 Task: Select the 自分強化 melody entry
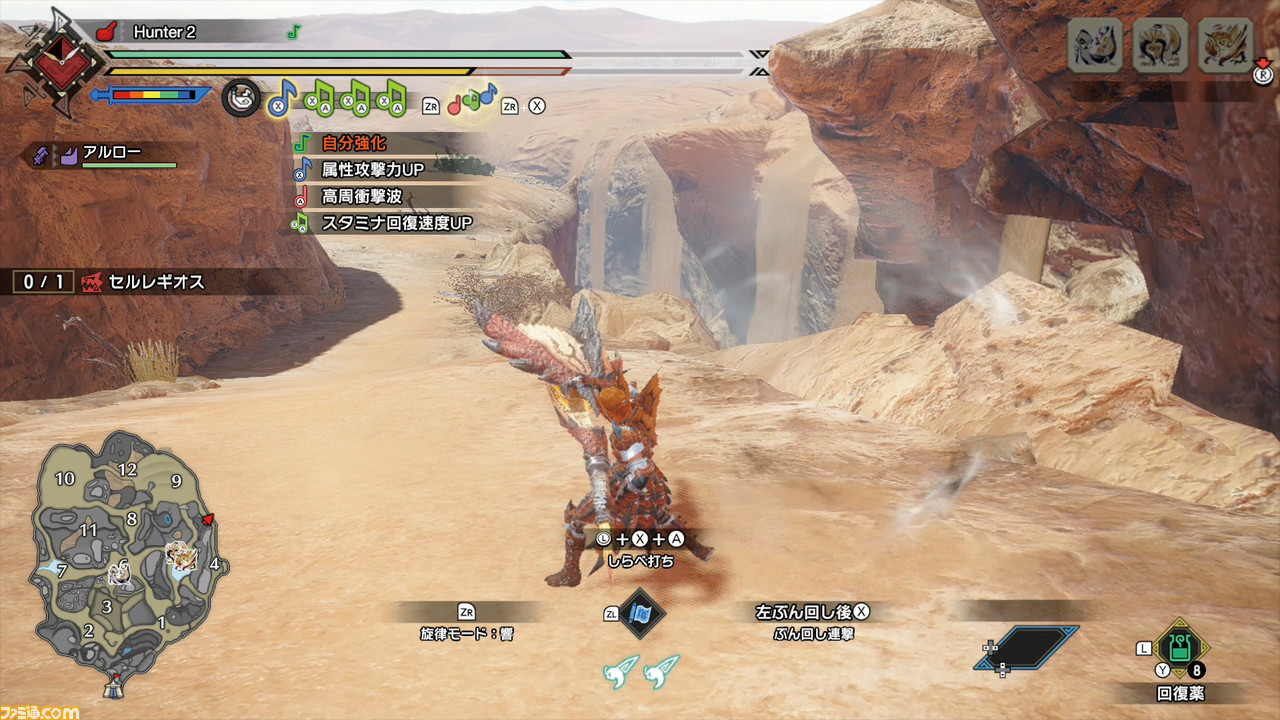coord(353,144)
